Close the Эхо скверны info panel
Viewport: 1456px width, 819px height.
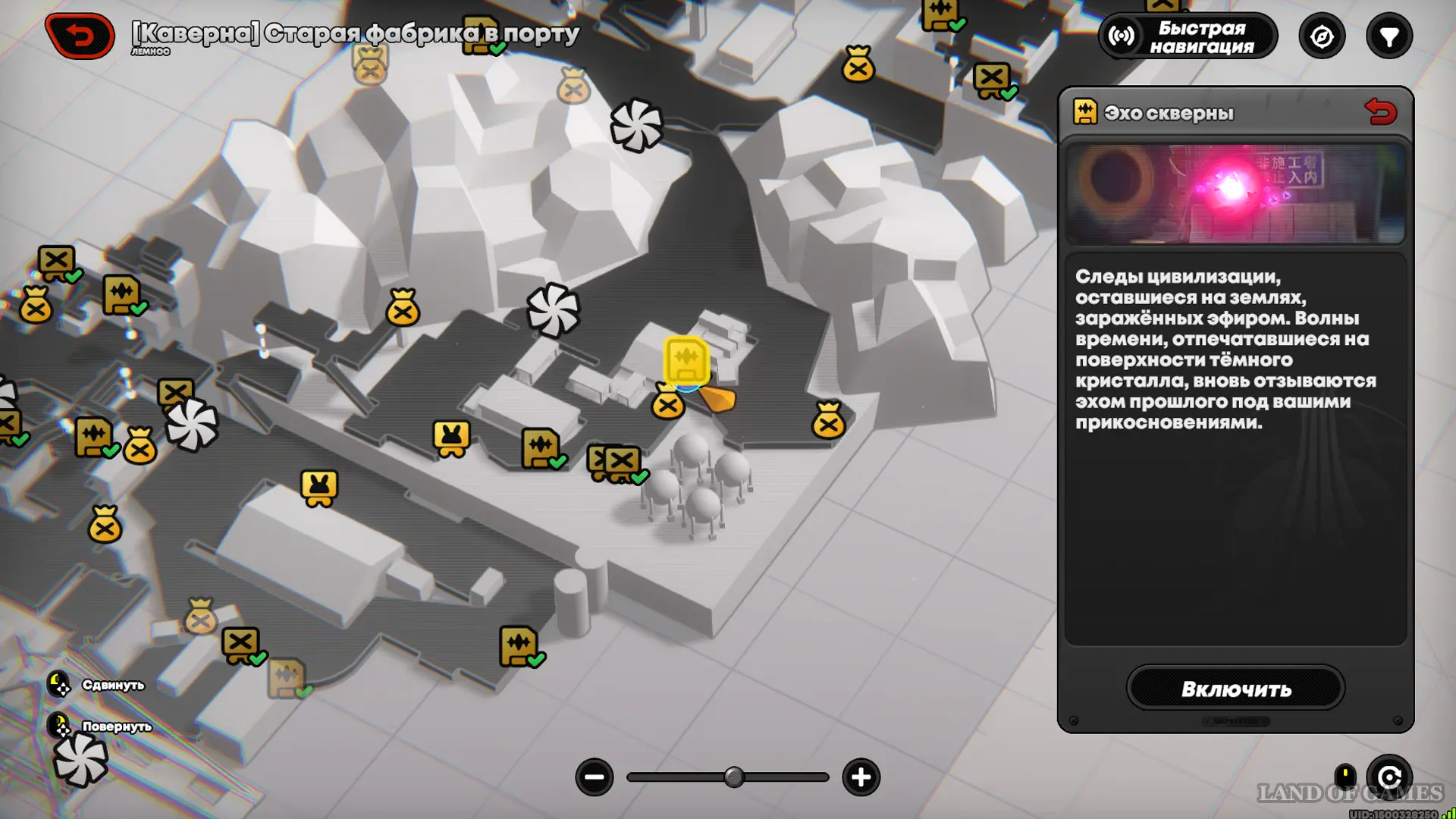(x=1380, y=112)
